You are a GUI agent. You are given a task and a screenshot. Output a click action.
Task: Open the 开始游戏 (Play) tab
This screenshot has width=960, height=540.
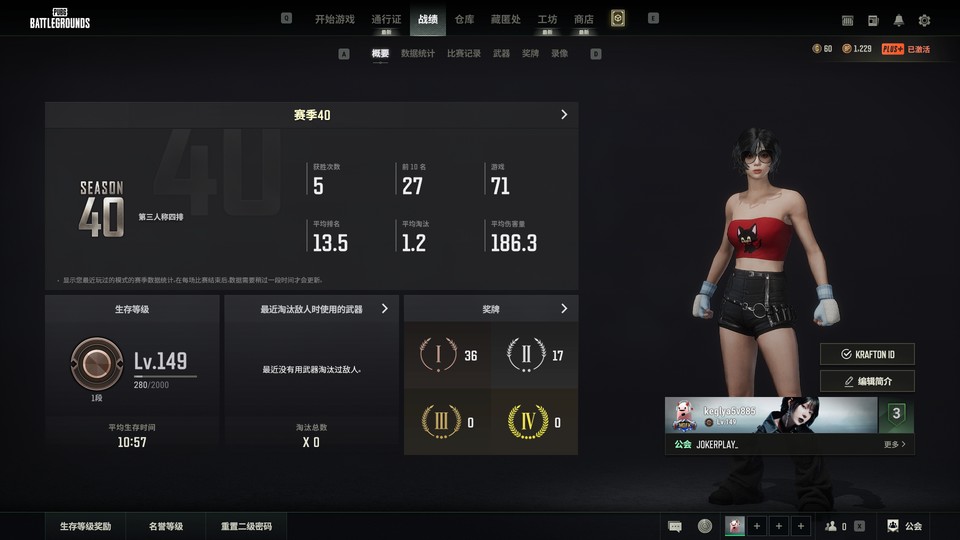click(334, 19)
